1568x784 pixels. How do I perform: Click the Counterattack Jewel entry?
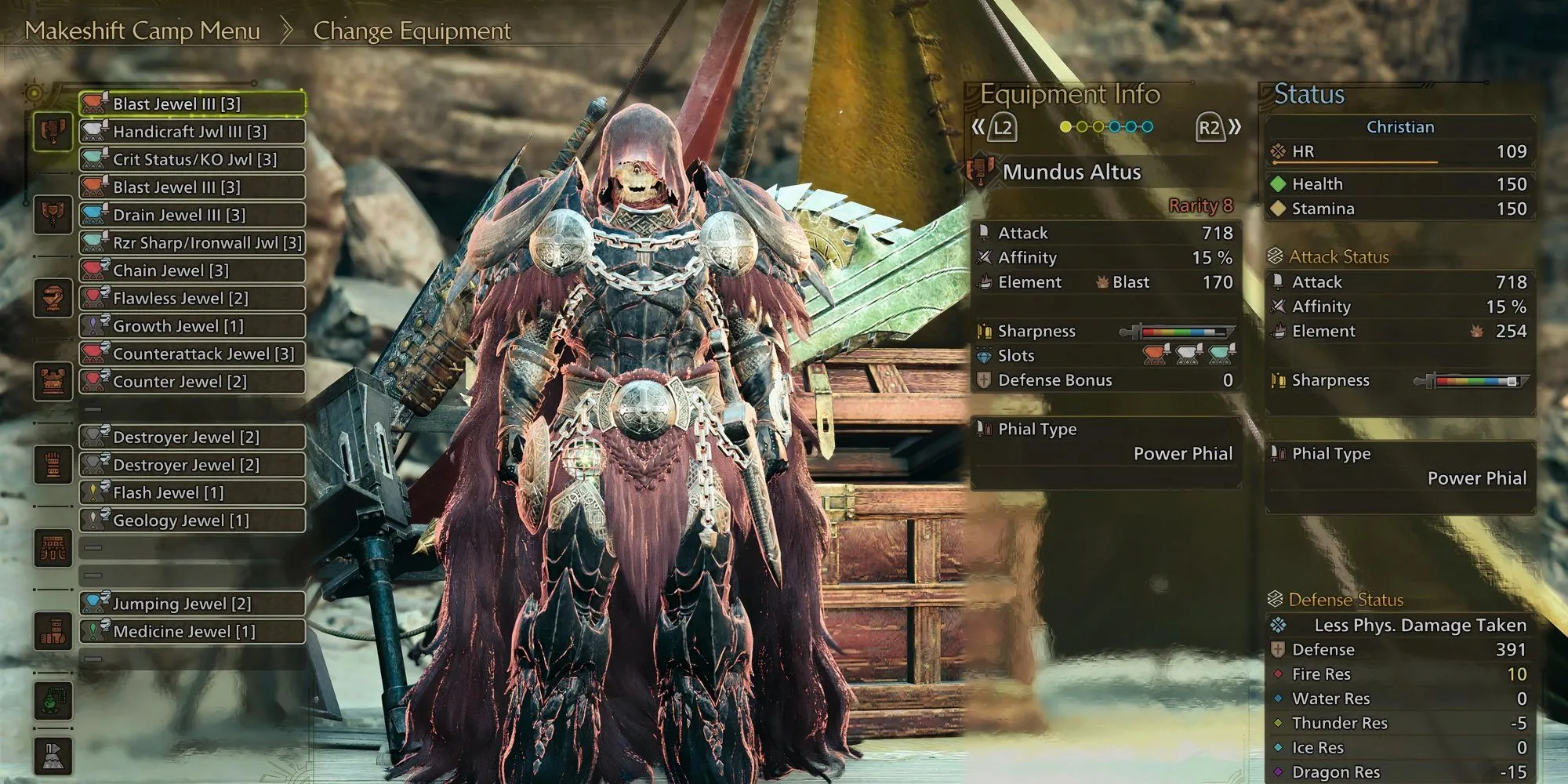click(192, 354)
